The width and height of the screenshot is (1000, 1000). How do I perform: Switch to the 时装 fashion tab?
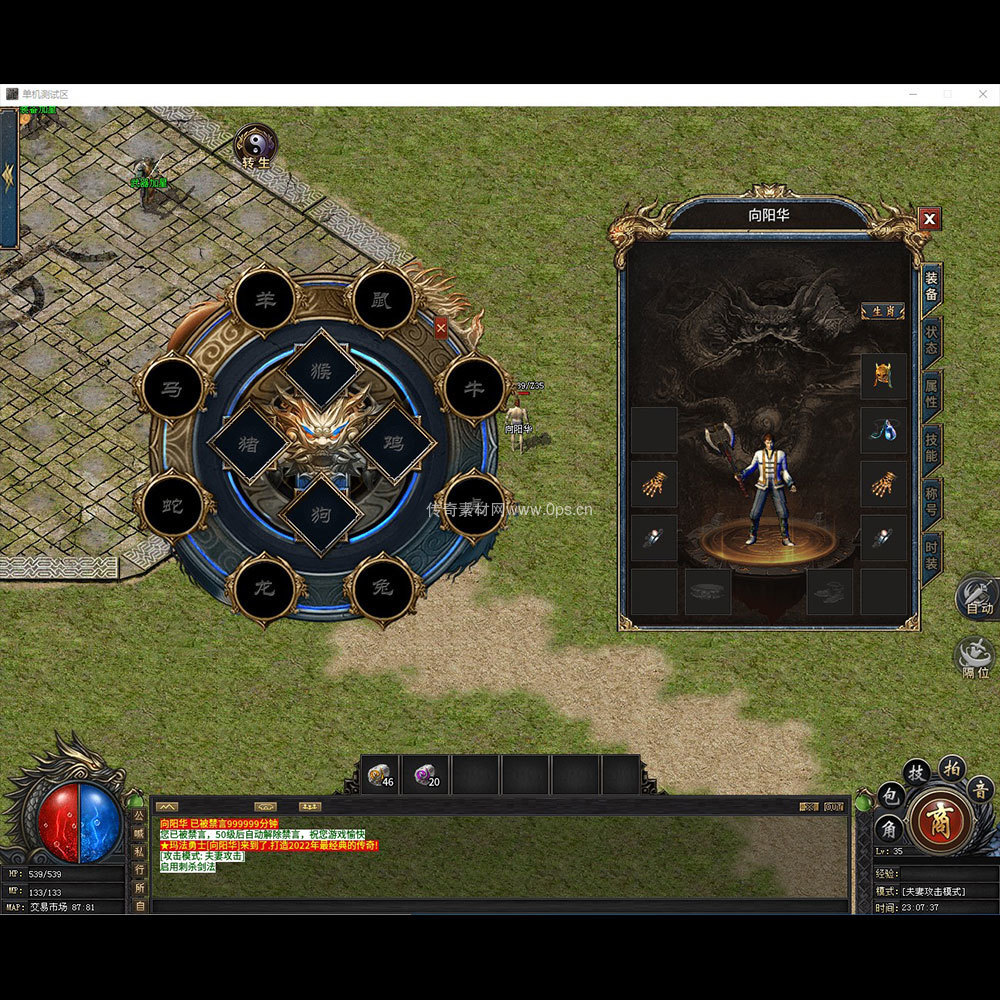931,554
